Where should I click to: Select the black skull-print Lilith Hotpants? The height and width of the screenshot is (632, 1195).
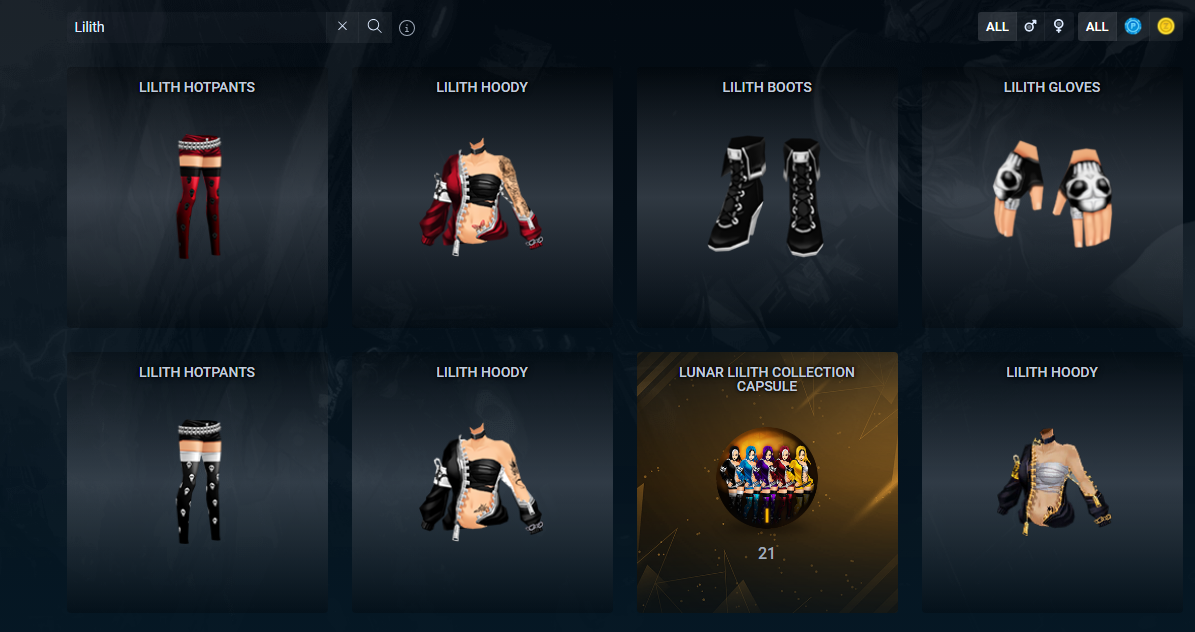pos(197,482)
